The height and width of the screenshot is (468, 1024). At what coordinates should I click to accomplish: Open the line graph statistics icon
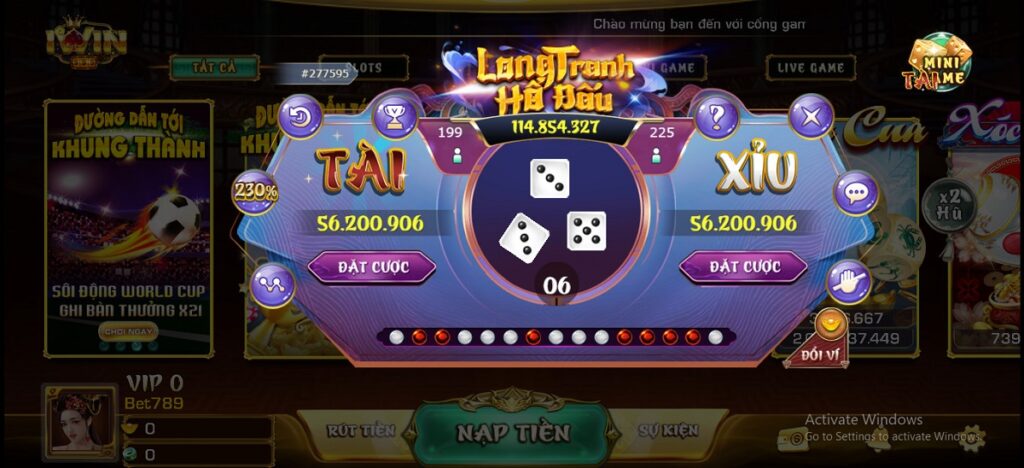273,284
